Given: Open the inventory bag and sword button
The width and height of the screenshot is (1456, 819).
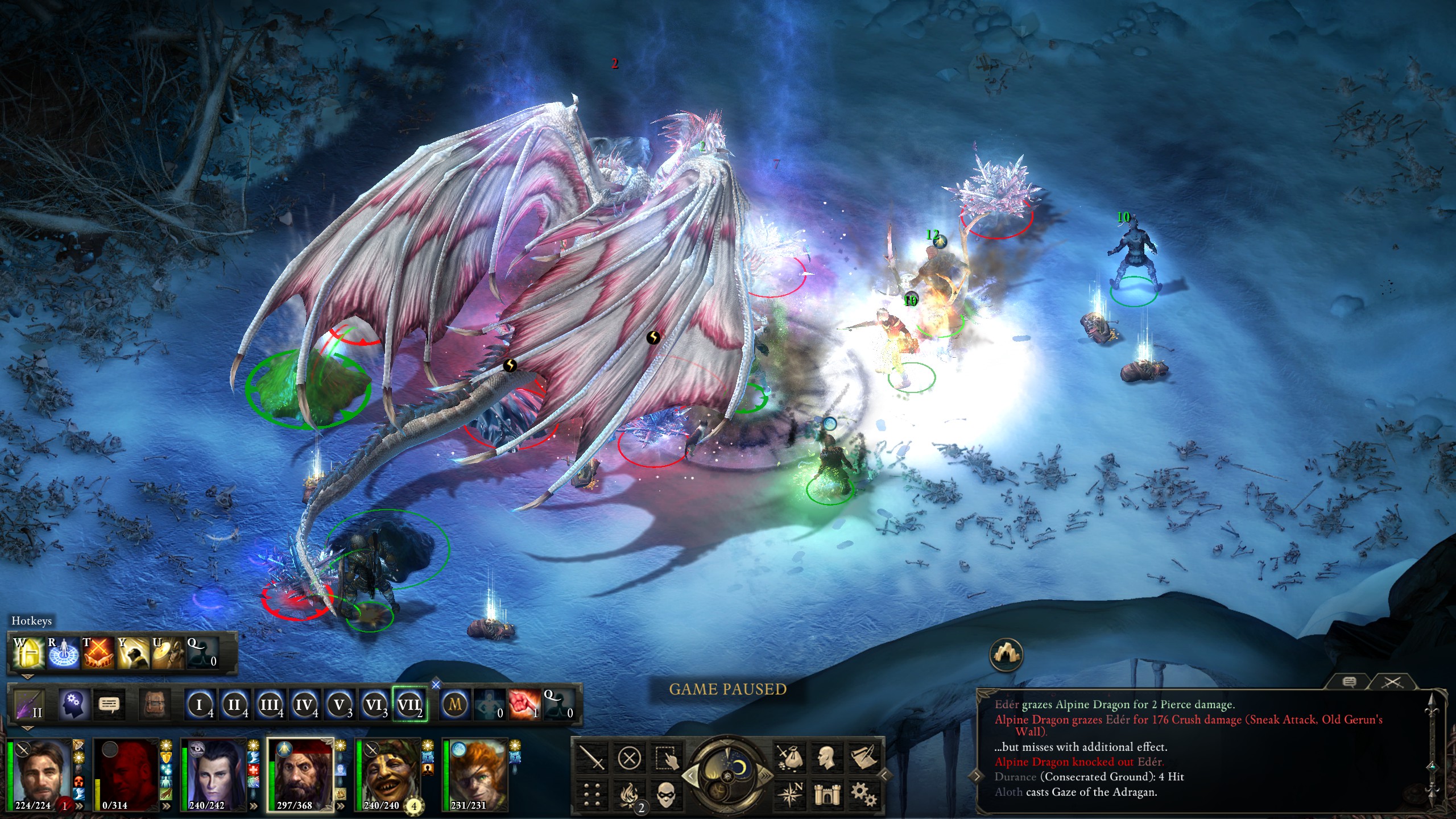Looking at the screenshot, I should point(789,758).
